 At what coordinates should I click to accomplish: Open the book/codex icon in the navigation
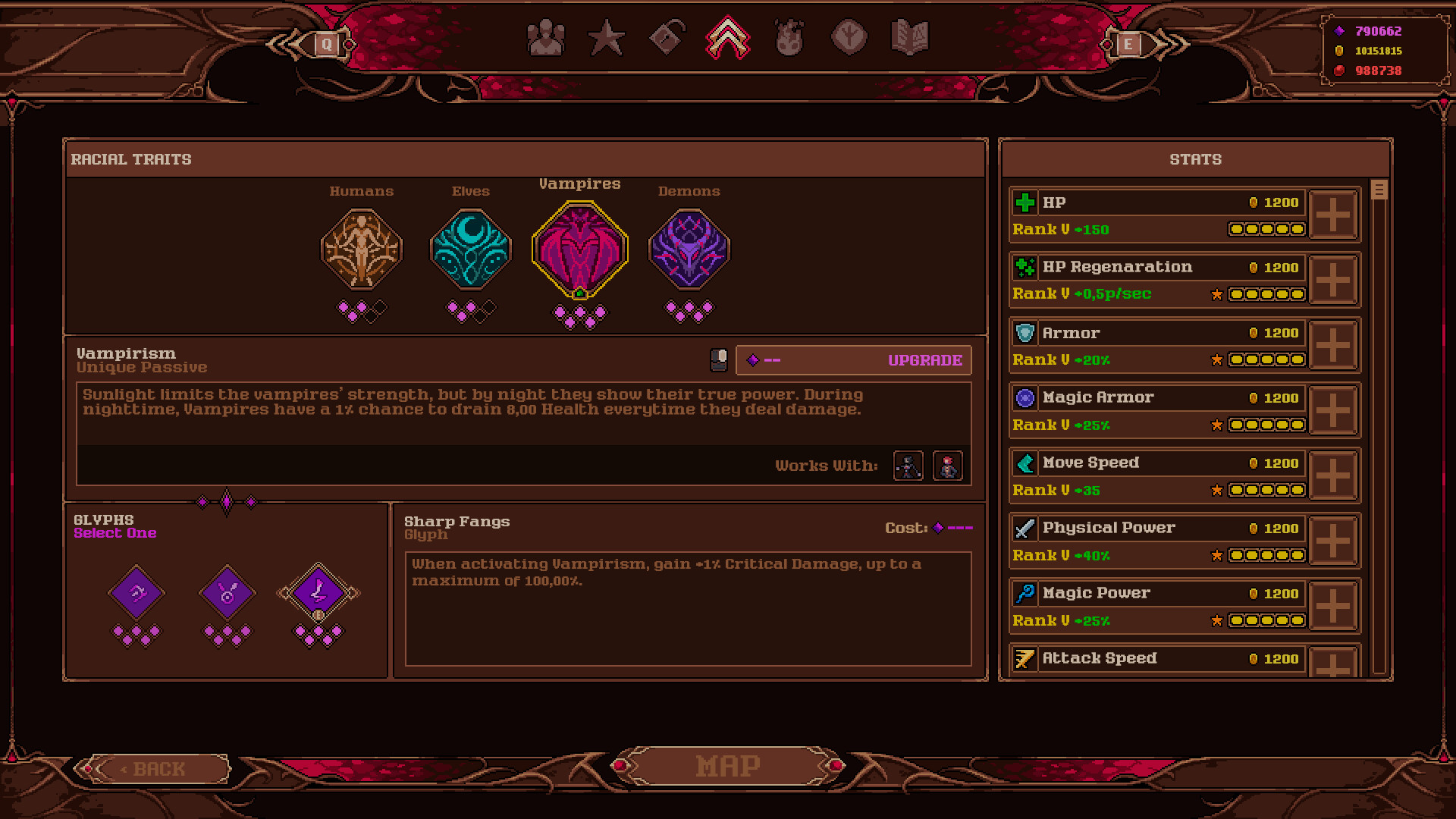pos(908,37)
